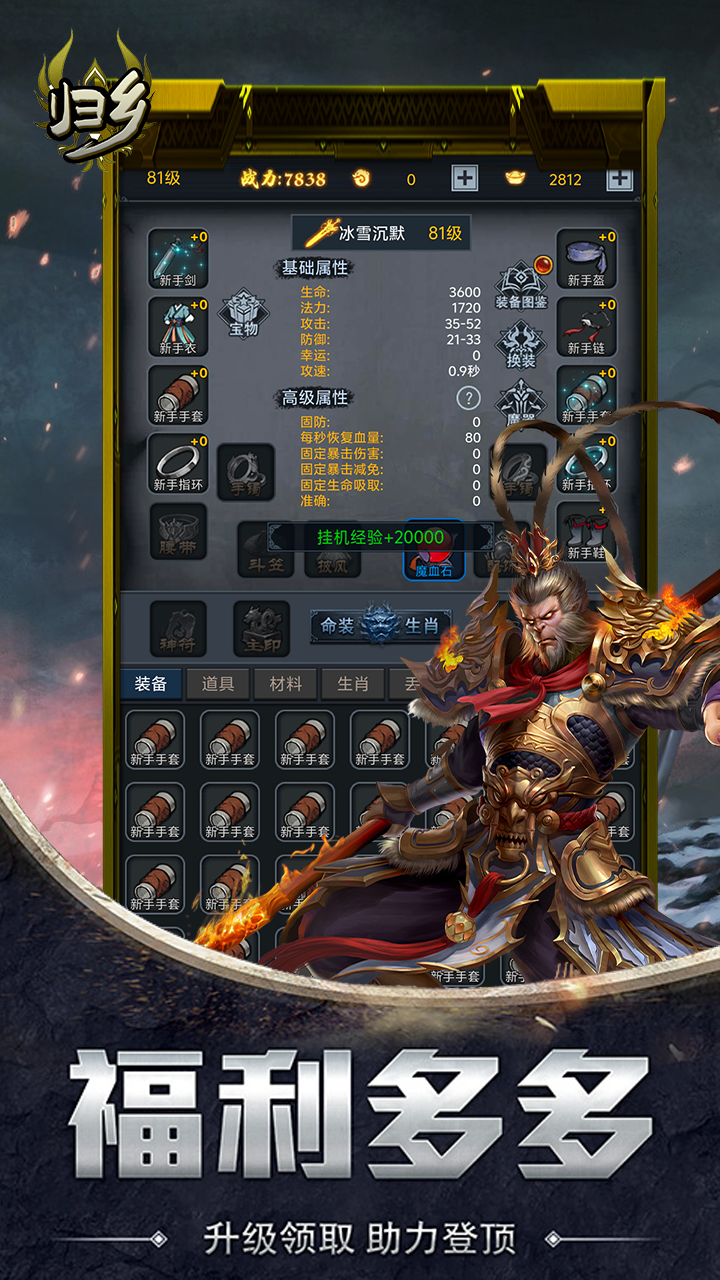720x1280 pixels.
Task: Add currency with plus beside swirl coin
Action: tap(465, 179)
